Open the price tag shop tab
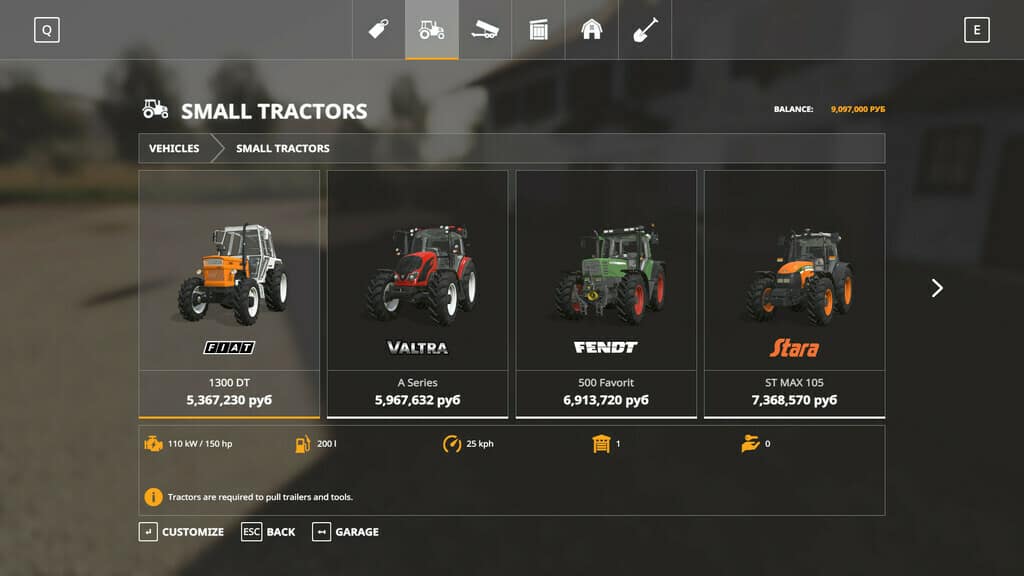 tap(378, 30)
